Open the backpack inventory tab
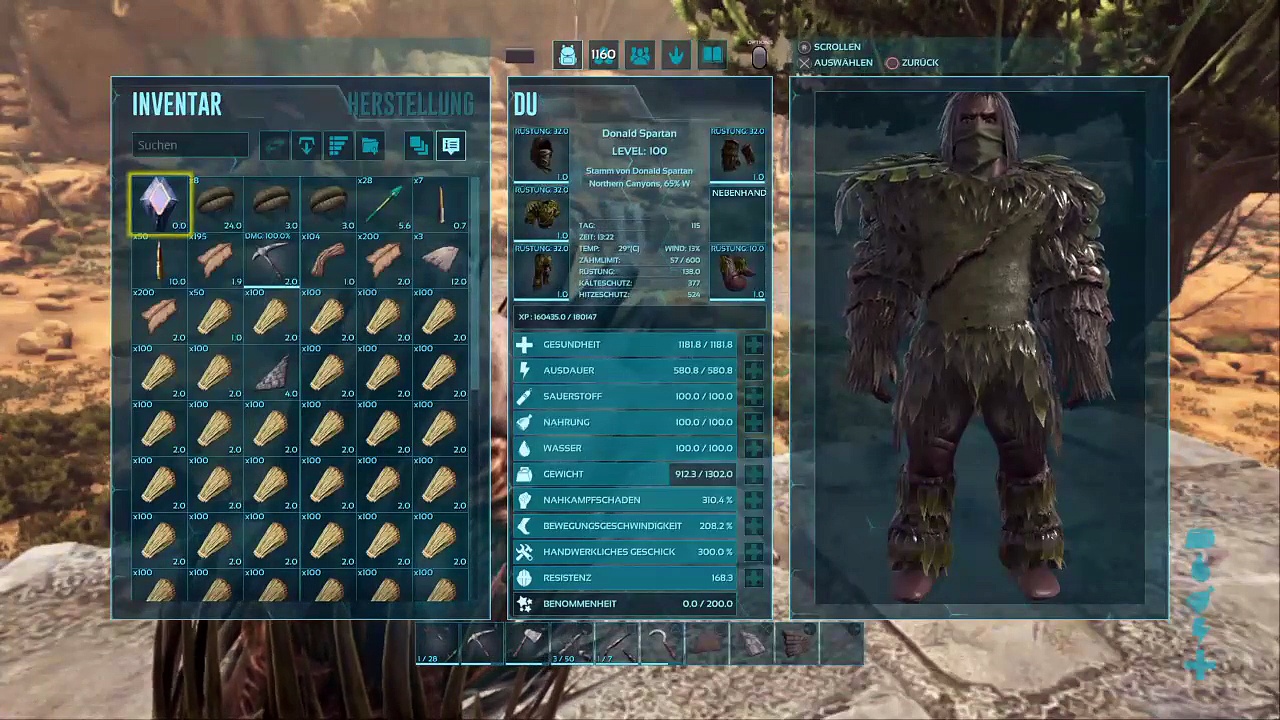This screenshot has width=1280, height=720. click(x=567, y=56)
